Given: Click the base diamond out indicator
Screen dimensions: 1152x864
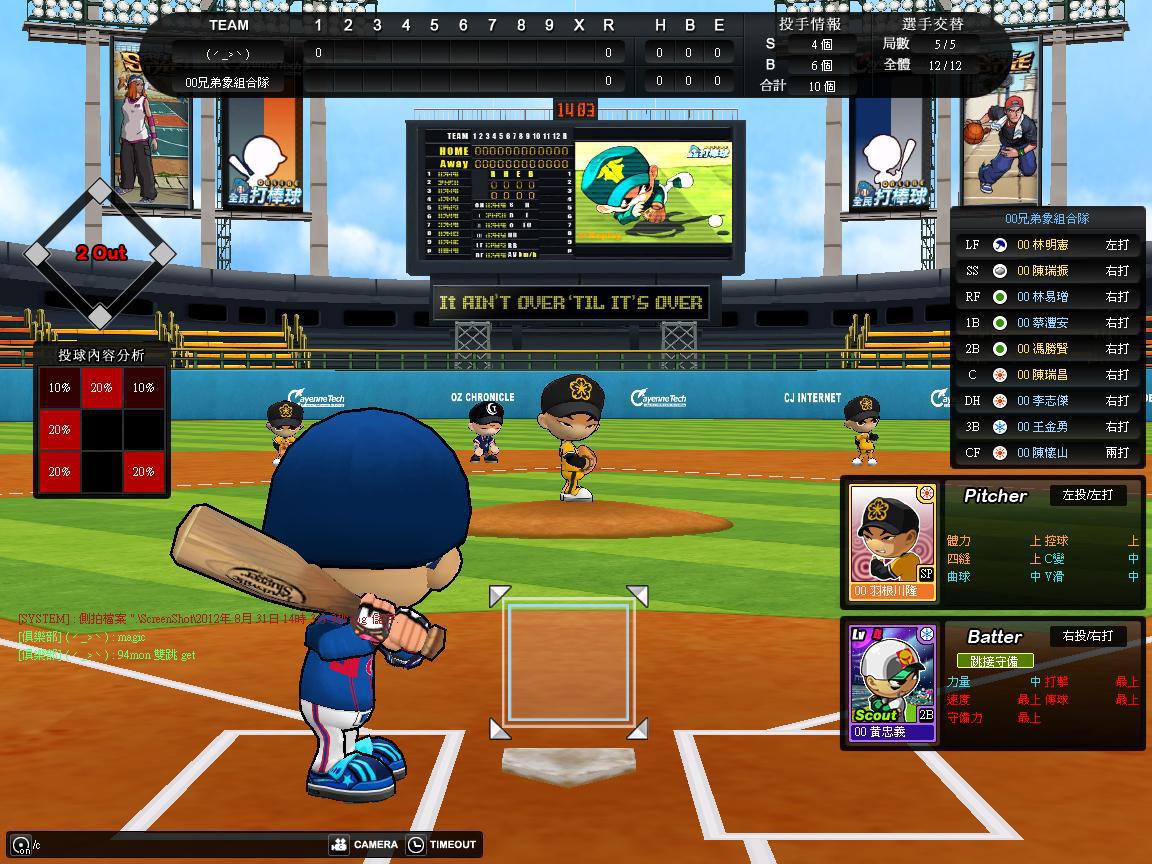Looking at the screenshot, I should [100, 253].
